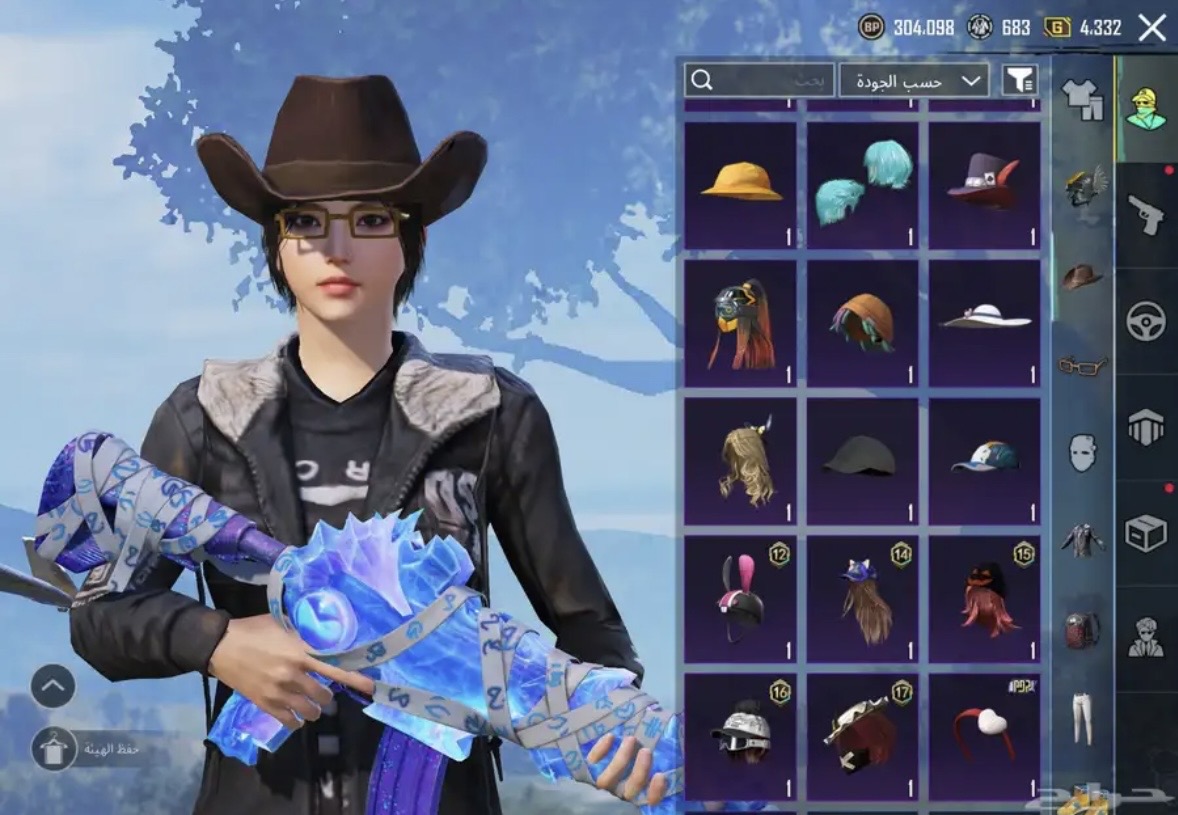The image size is (1178, 815).
Task: Choose the teal hair item
Action: coord(862,184)
